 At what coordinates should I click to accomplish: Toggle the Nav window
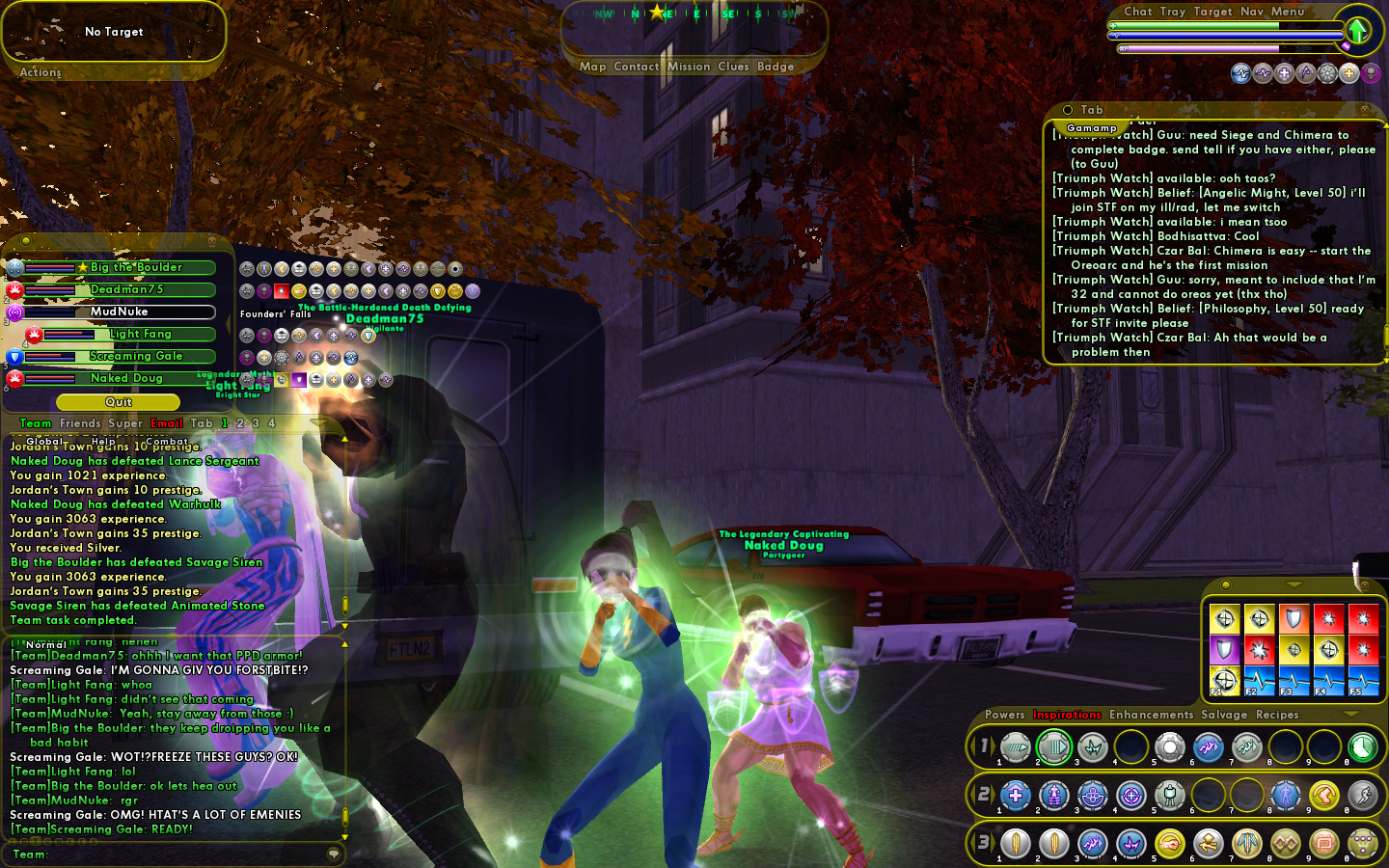click(x=1252, y=12)
